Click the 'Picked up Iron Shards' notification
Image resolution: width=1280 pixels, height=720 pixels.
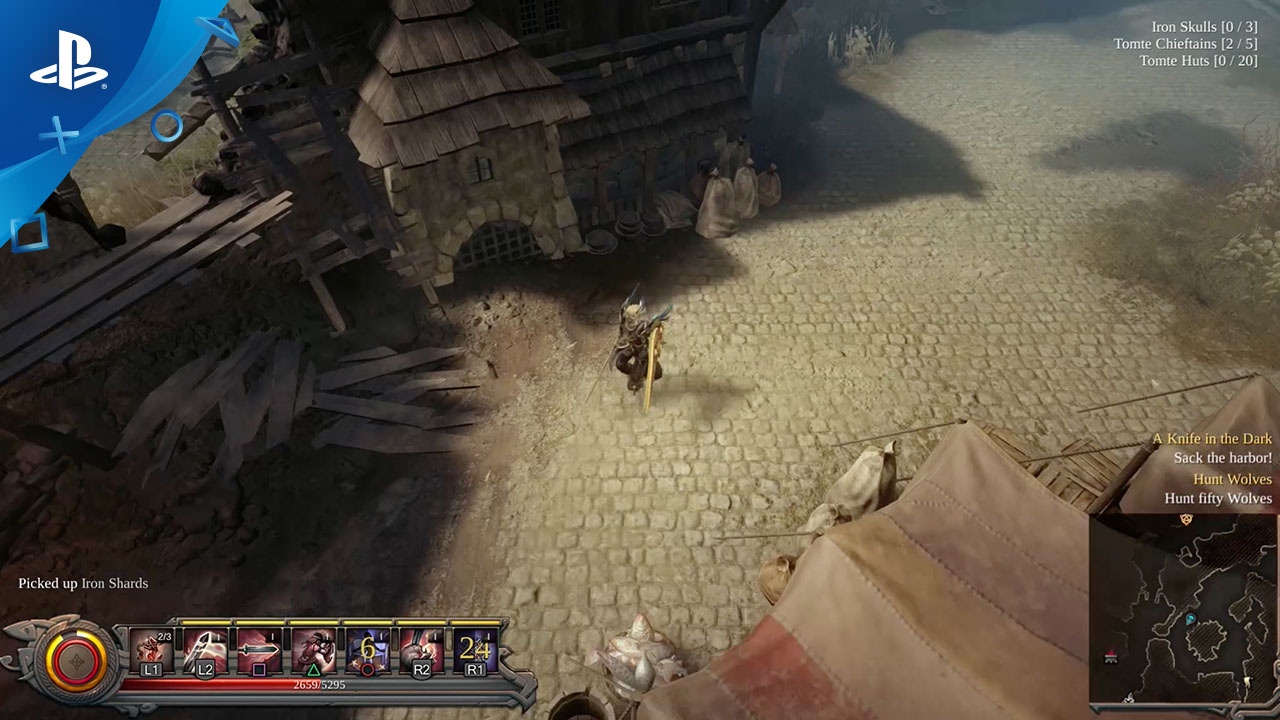(x=81, y=582)
